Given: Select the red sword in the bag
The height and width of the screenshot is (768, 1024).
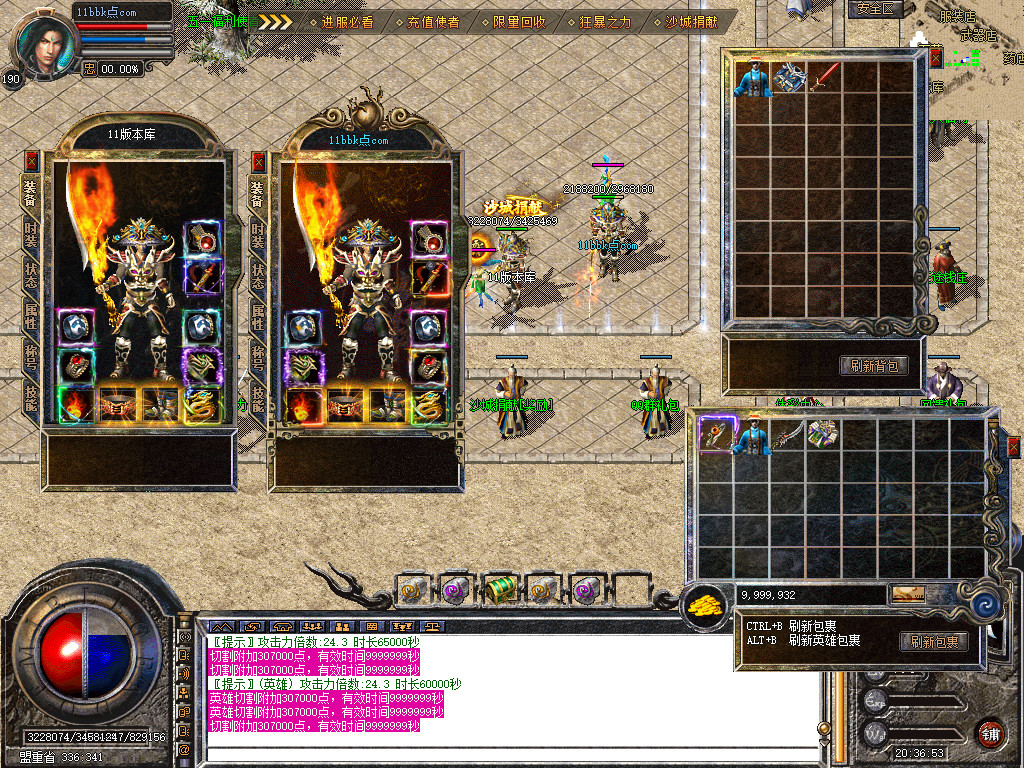Looking at the screenshot, I should click(x=825, y=78).
